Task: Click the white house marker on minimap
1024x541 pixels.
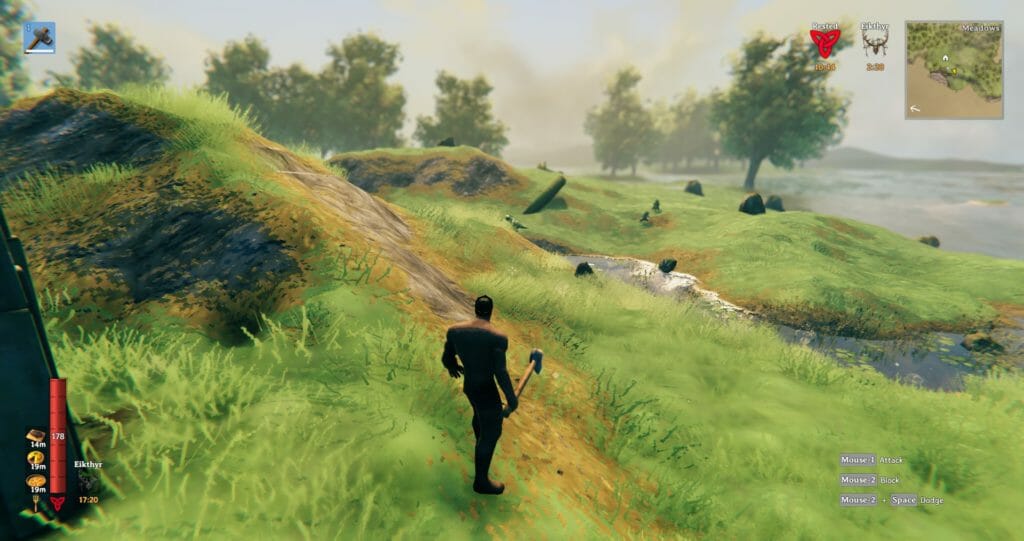Action: [x=945, y=59]
